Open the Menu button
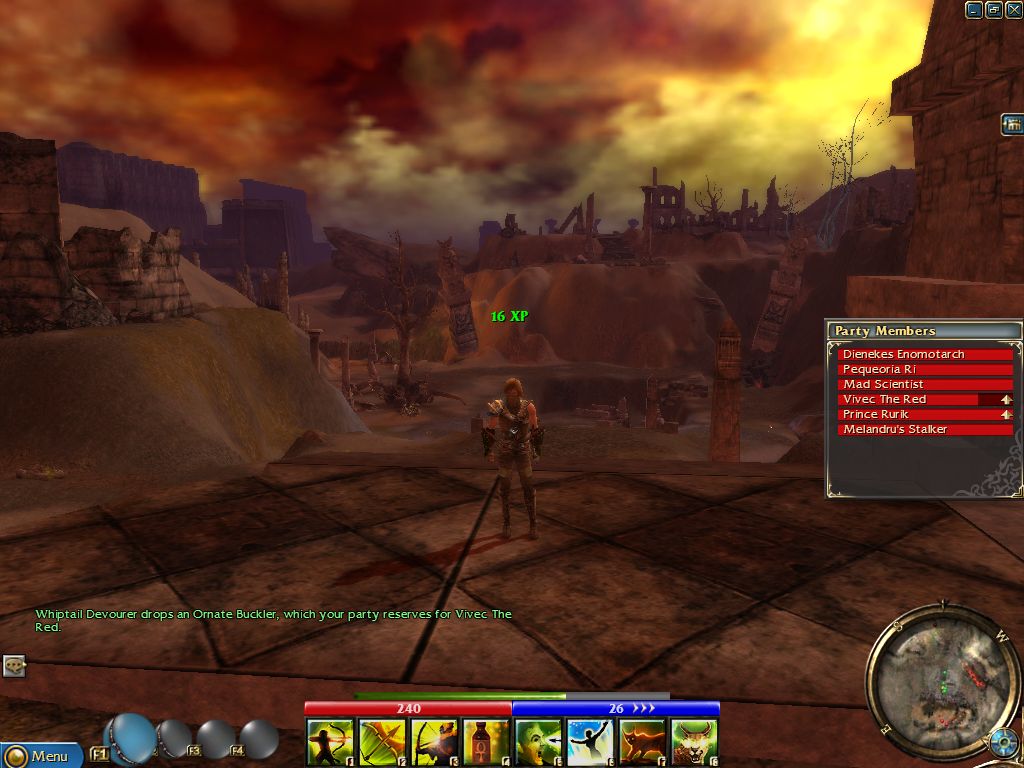 click(41, 756)
